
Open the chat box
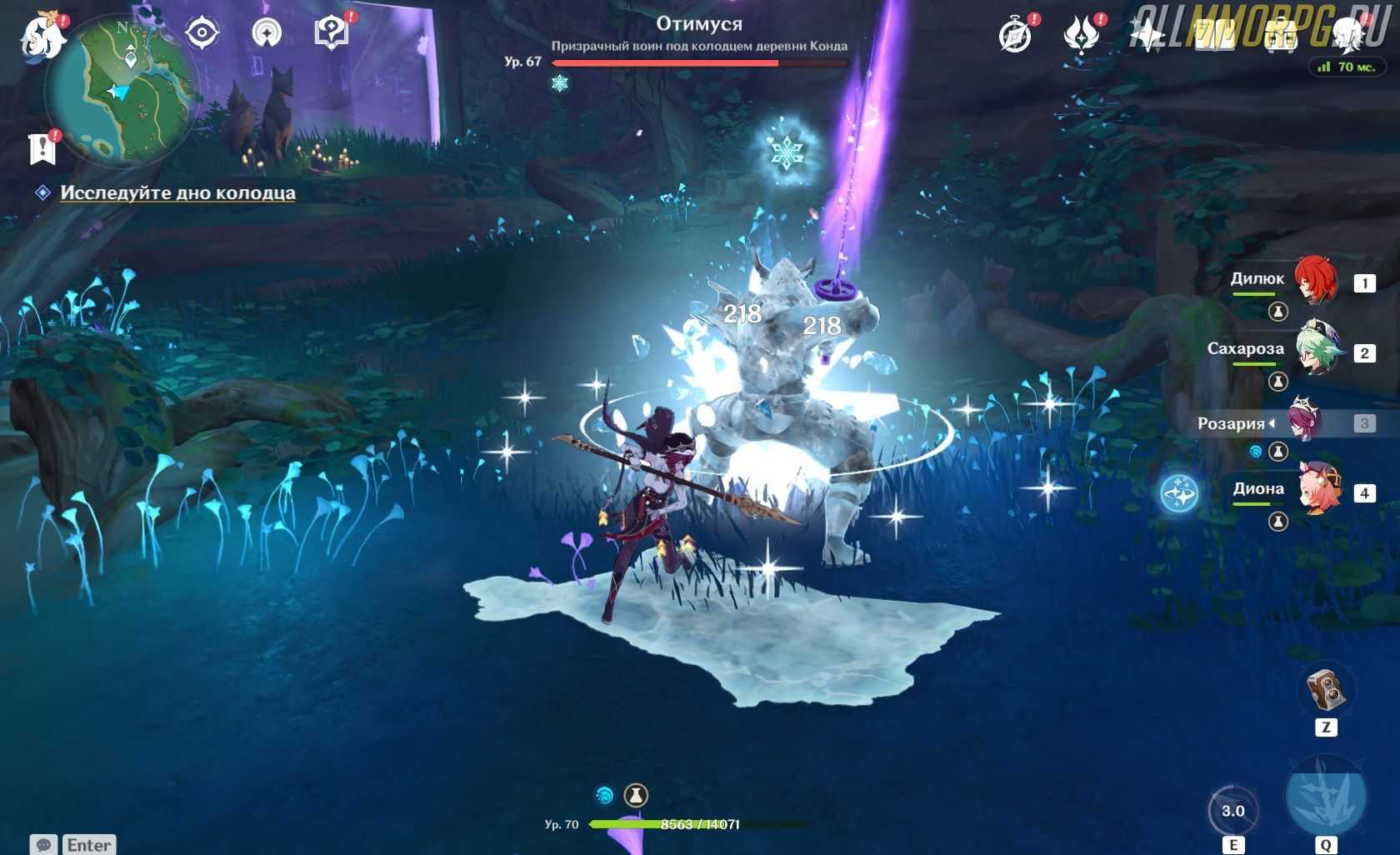click(43, 844)
